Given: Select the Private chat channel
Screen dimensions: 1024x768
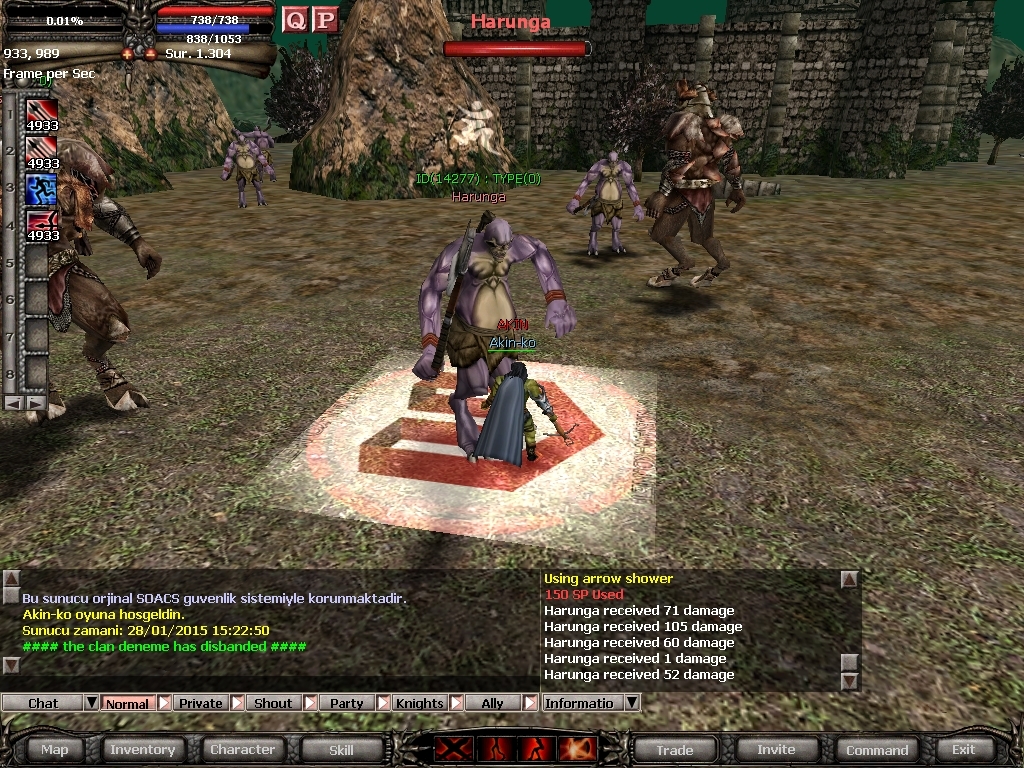Looking at the screenshot, I should (200, 703).
